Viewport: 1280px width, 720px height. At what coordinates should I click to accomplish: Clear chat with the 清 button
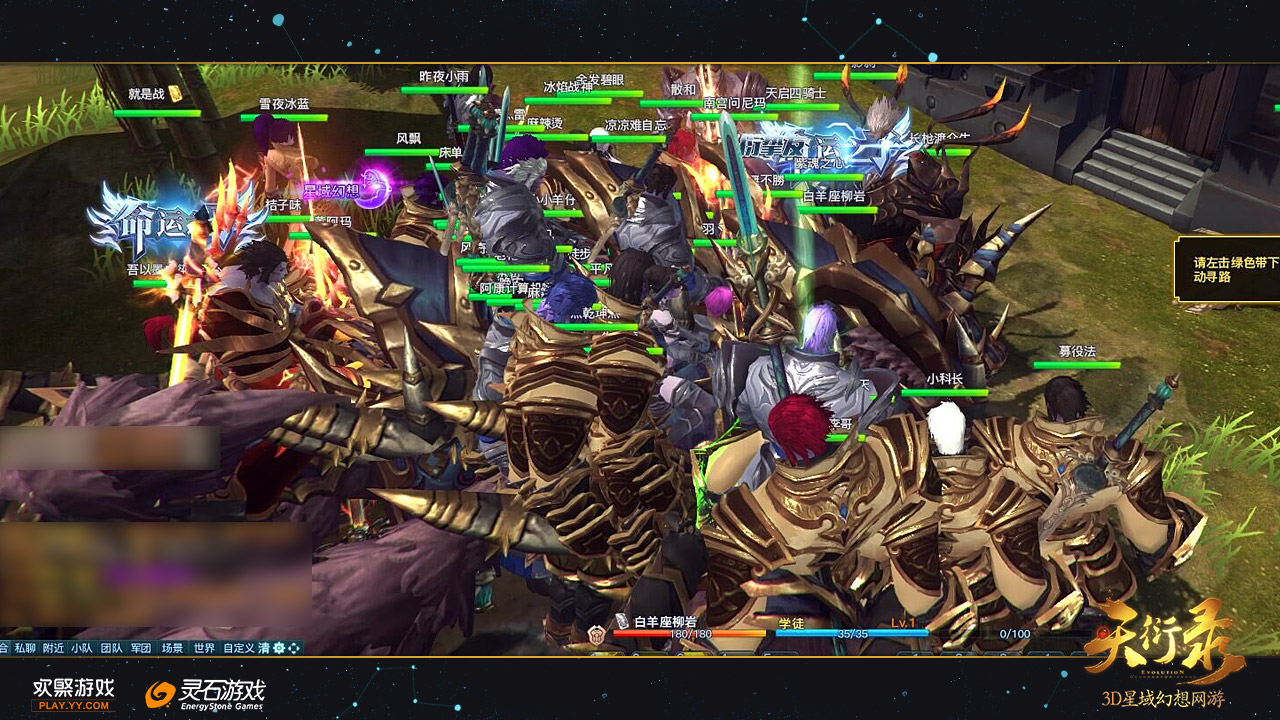pos(264,648)
